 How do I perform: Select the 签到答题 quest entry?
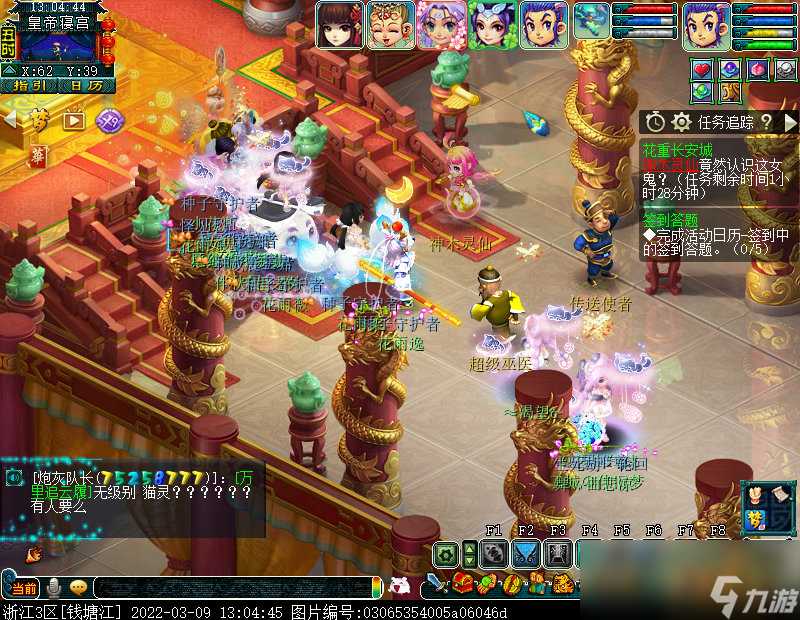point(670,220)
